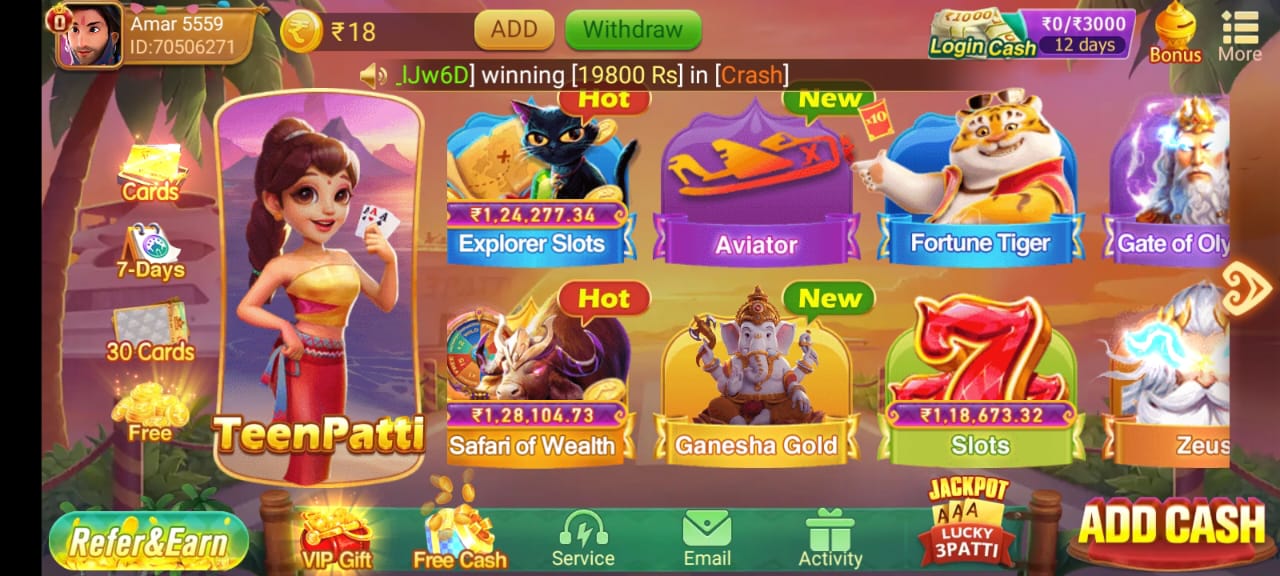The image size is (1280, 576).
Task: Open the Service headset icon
Action: [583, 540]
